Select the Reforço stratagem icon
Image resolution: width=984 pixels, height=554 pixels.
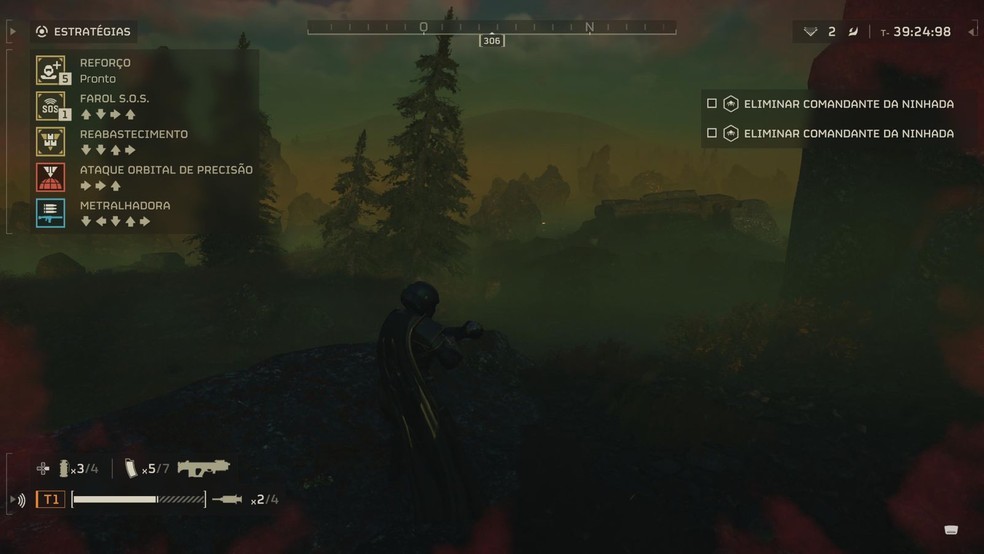pyautogui.click(x=50, y=70)
